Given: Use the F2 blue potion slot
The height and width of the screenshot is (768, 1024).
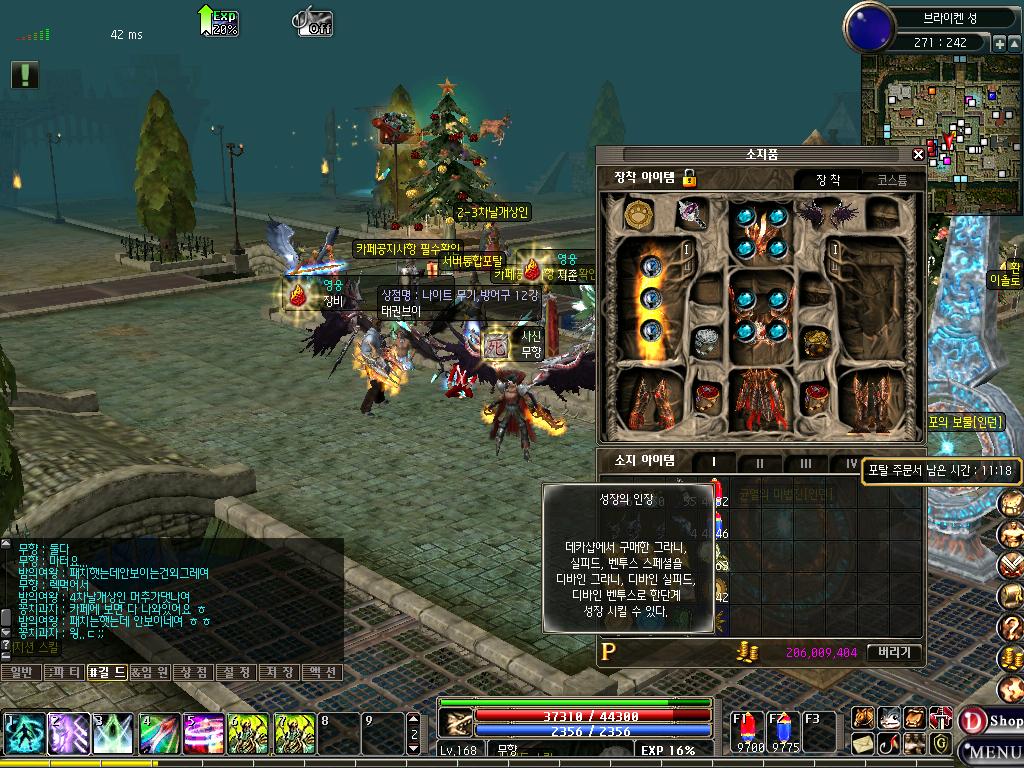Looking at the screenshot, I should (783, 731).
